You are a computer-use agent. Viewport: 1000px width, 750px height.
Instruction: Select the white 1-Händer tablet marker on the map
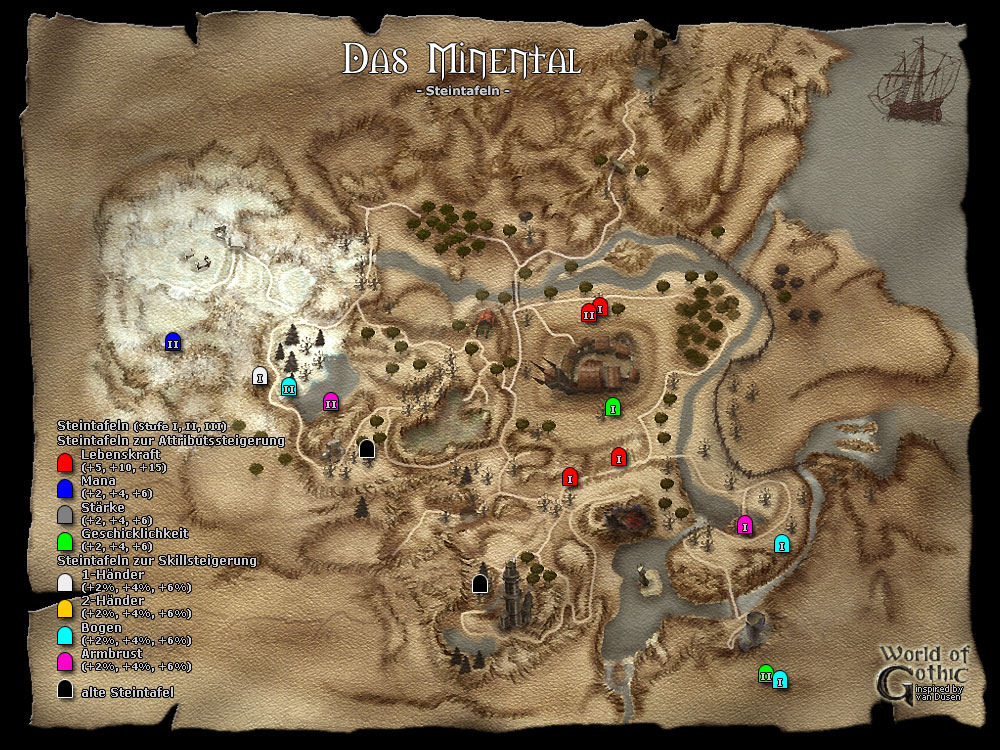tap(260, 376)
